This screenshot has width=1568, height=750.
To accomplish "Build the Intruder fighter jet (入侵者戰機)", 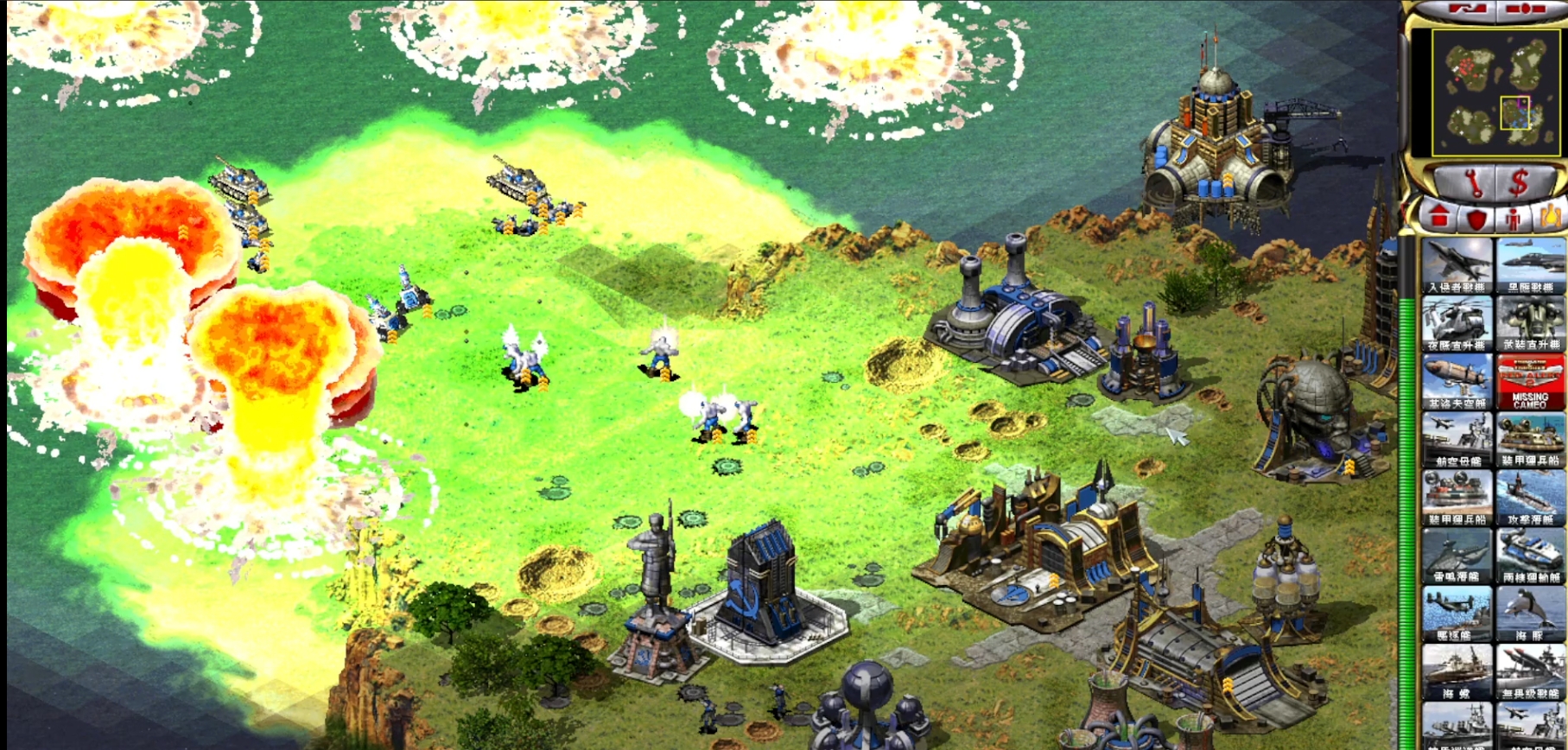I will tap(1457, 265).
